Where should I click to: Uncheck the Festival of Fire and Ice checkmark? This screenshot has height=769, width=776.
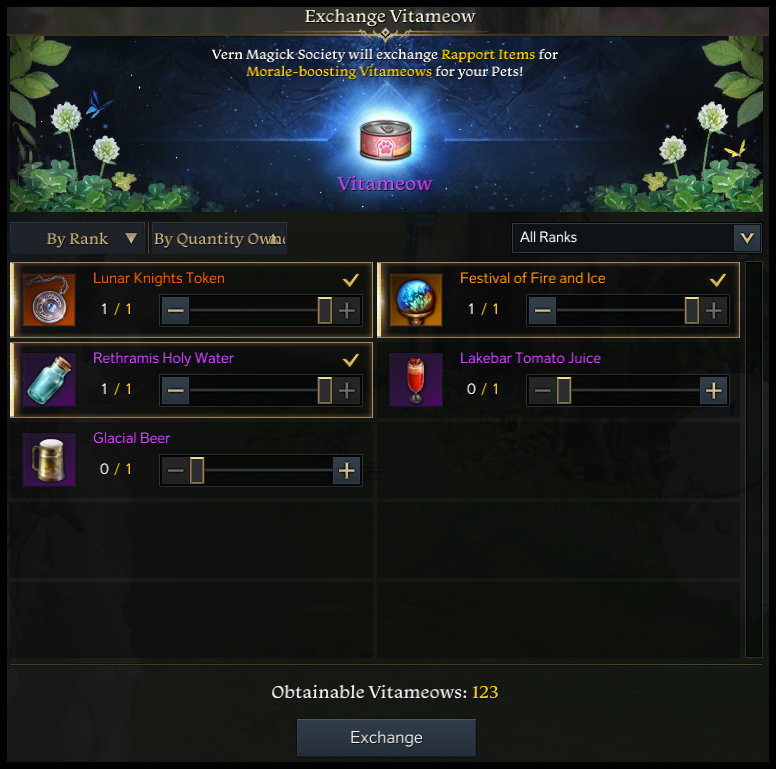[717, 280]
